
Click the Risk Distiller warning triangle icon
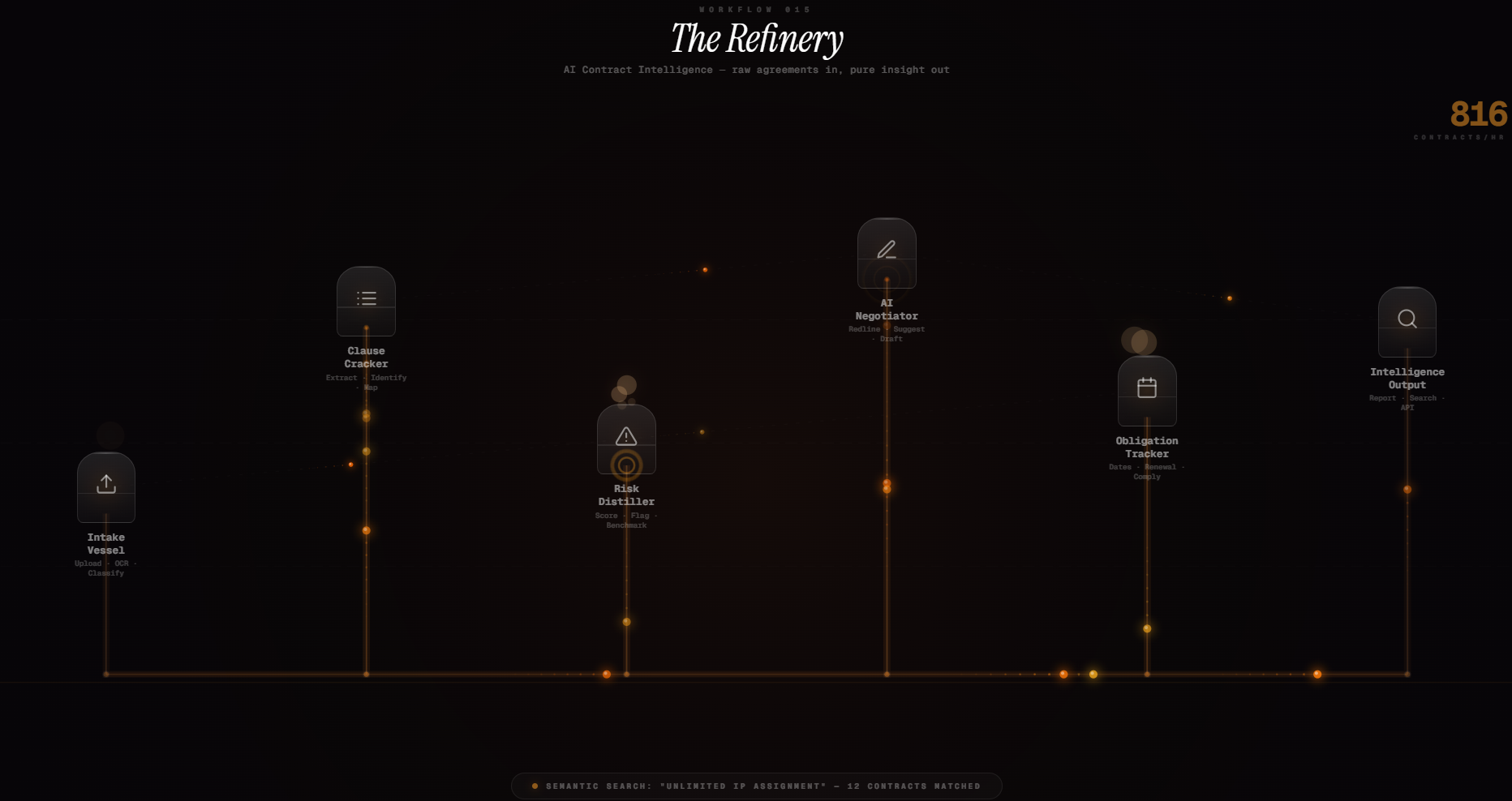pyautogui.click(x=625, y=437)
